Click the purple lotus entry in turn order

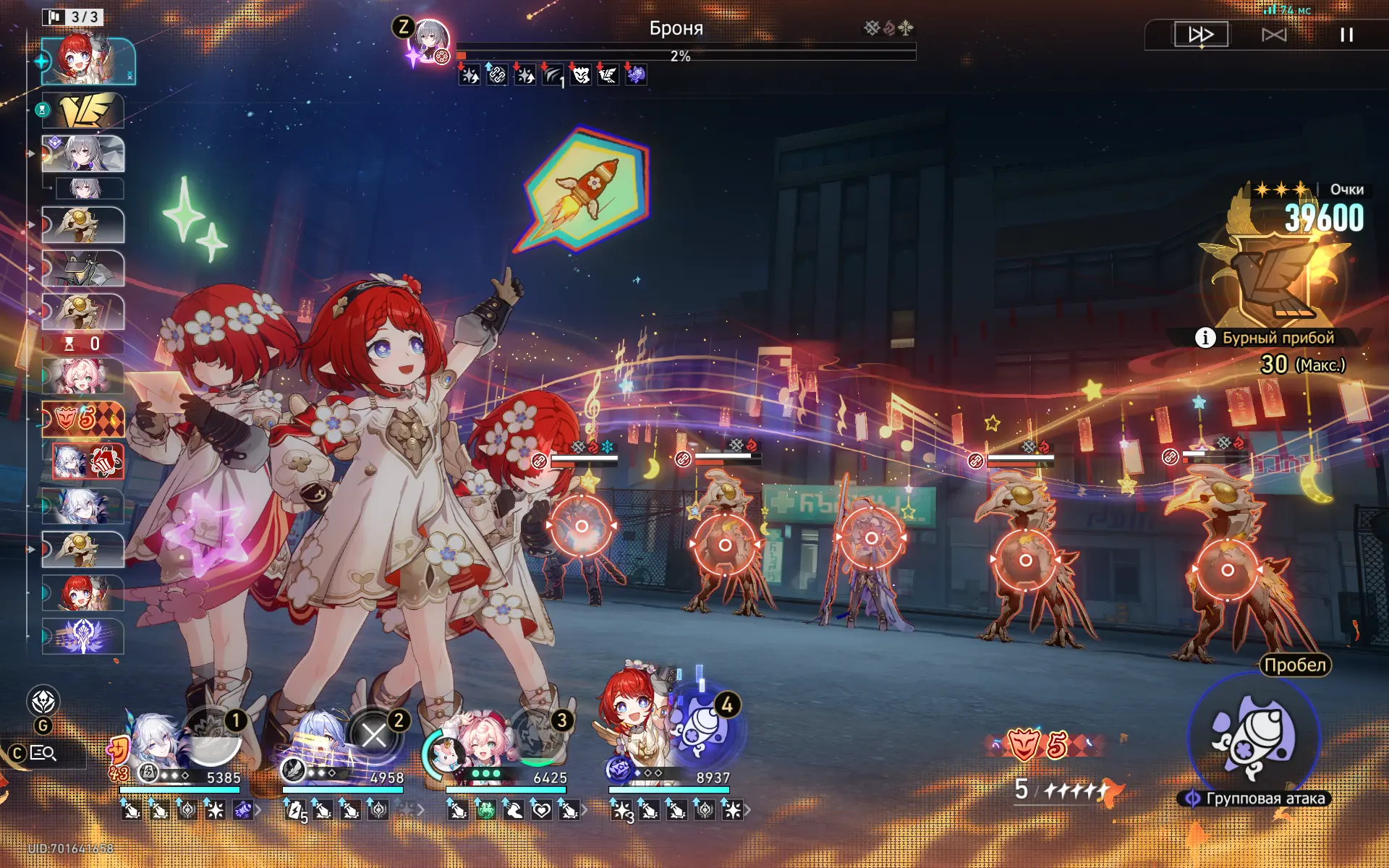[x=82, y=636]
